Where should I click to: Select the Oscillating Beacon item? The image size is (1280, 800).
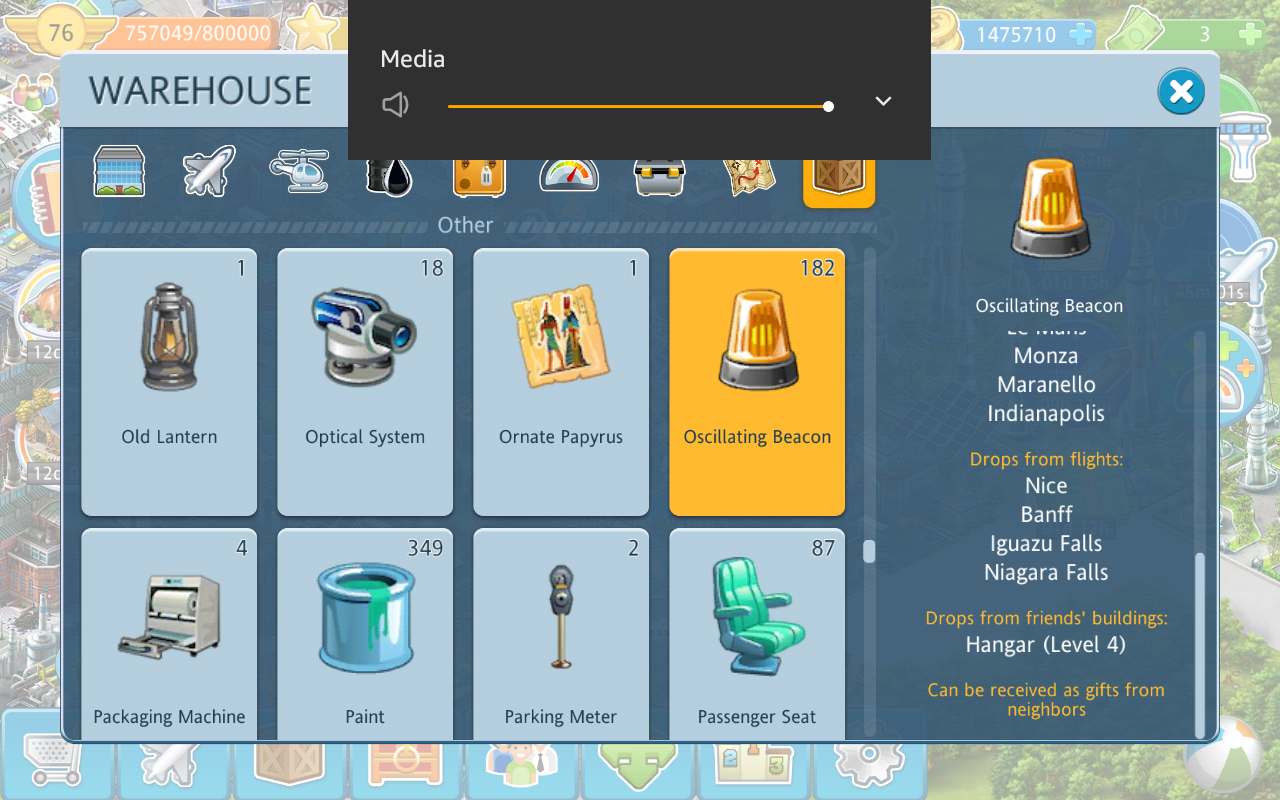(757, 381)
